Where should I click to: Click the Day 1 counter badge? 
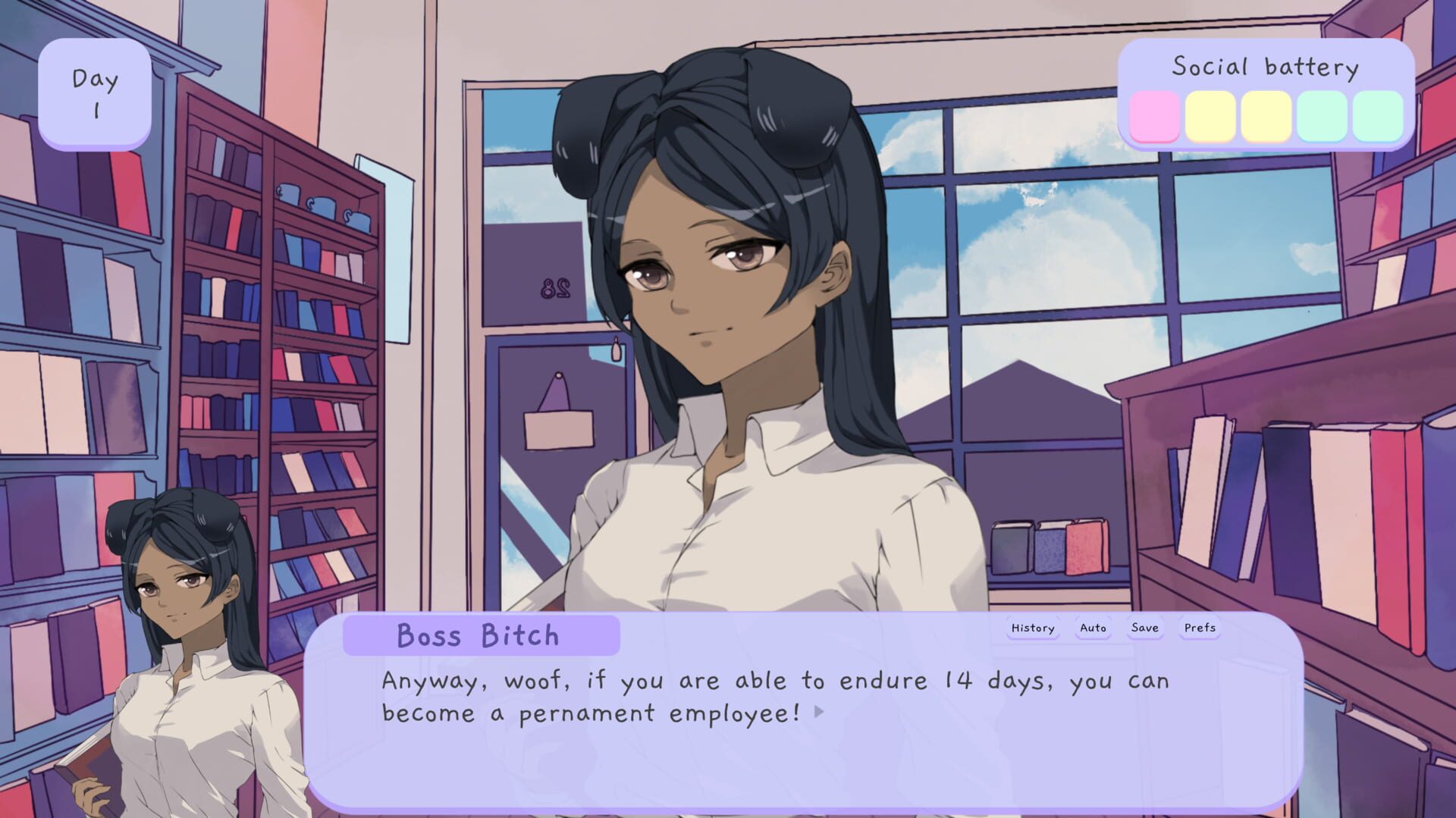[96, 93]
